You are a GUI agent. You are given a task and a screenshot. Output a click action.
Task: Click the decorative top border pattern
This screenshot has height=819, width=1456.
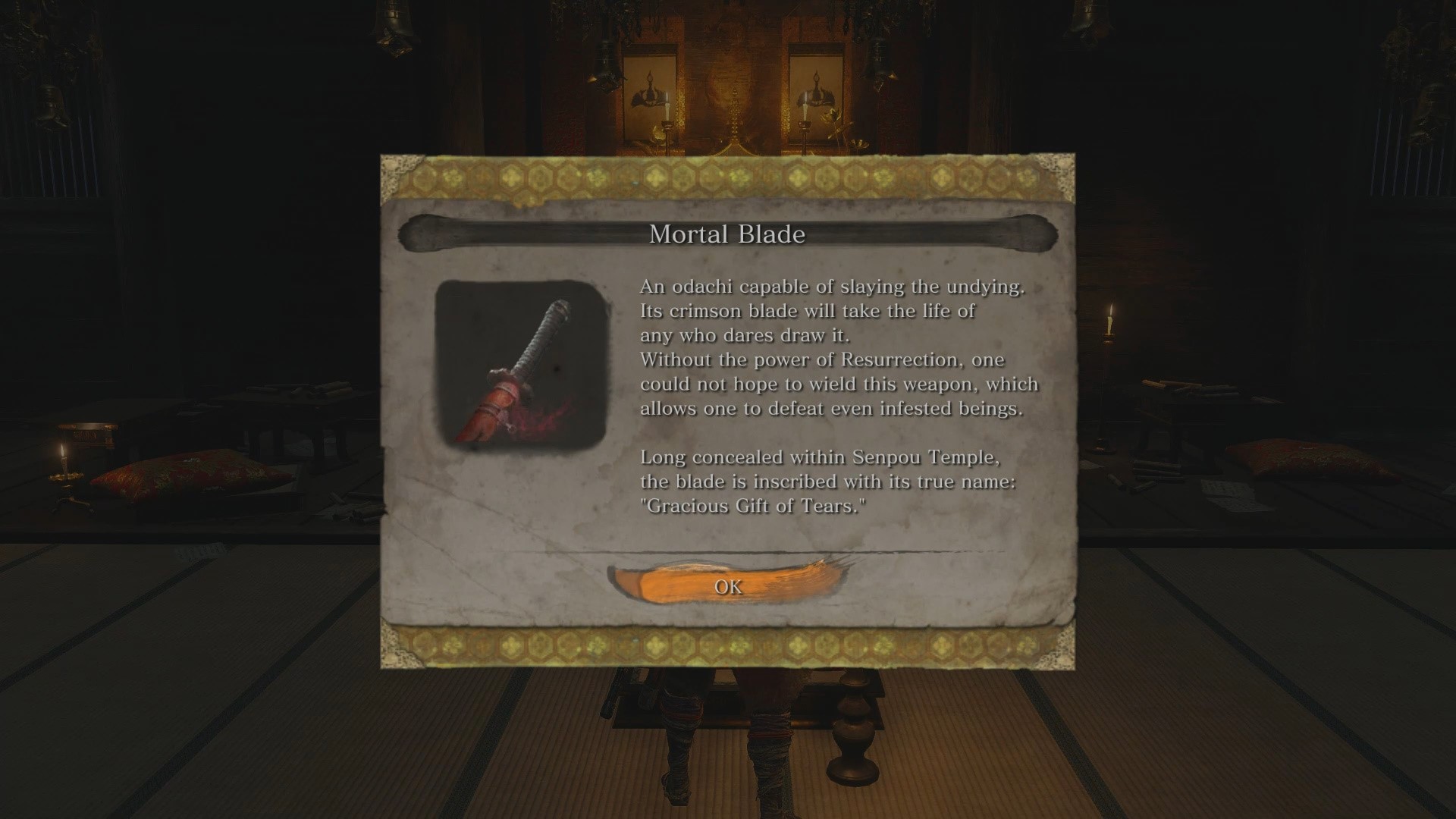click(726, 178)
